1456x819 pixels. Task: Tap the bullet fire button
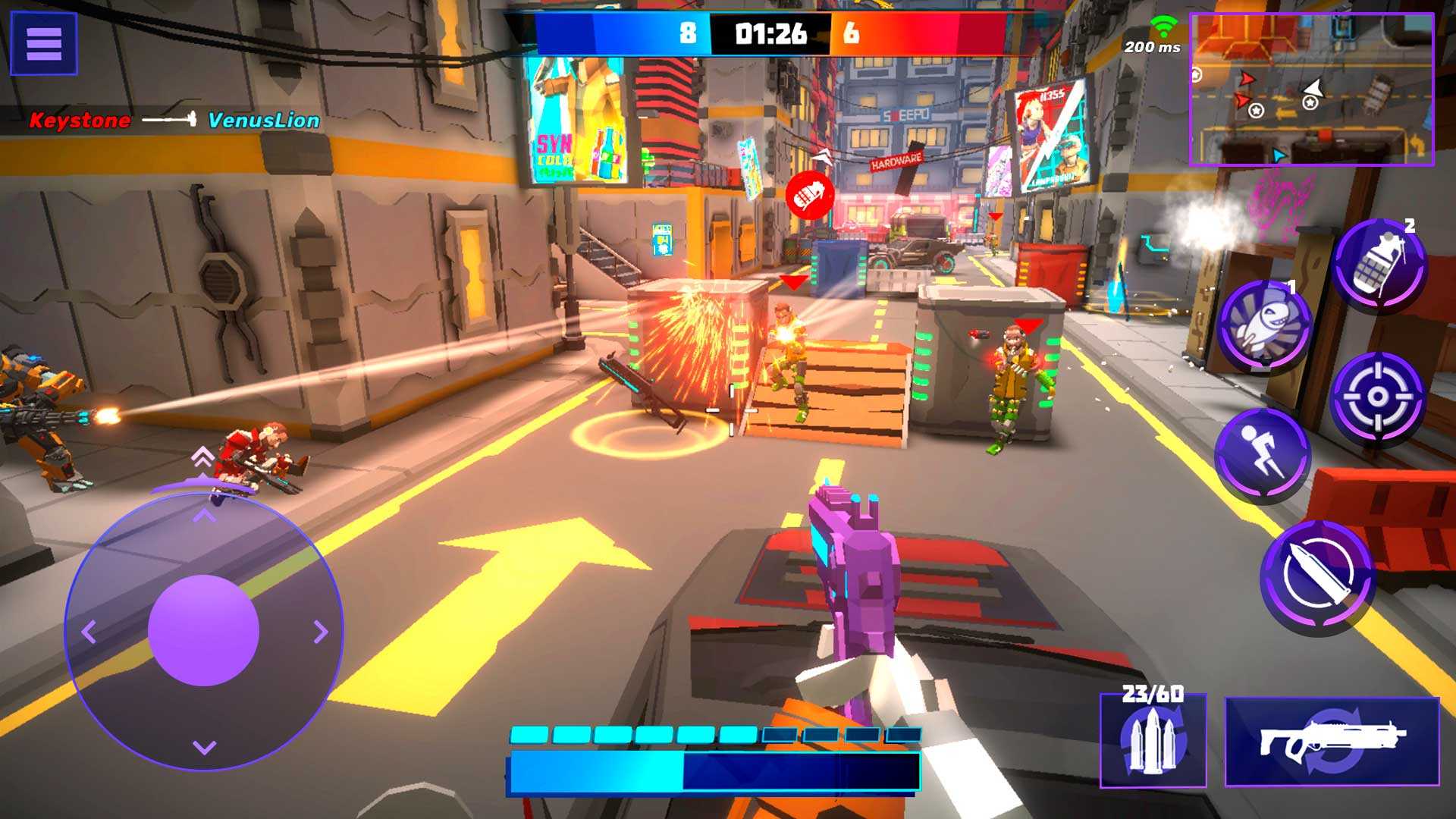tap(1318, 576)
